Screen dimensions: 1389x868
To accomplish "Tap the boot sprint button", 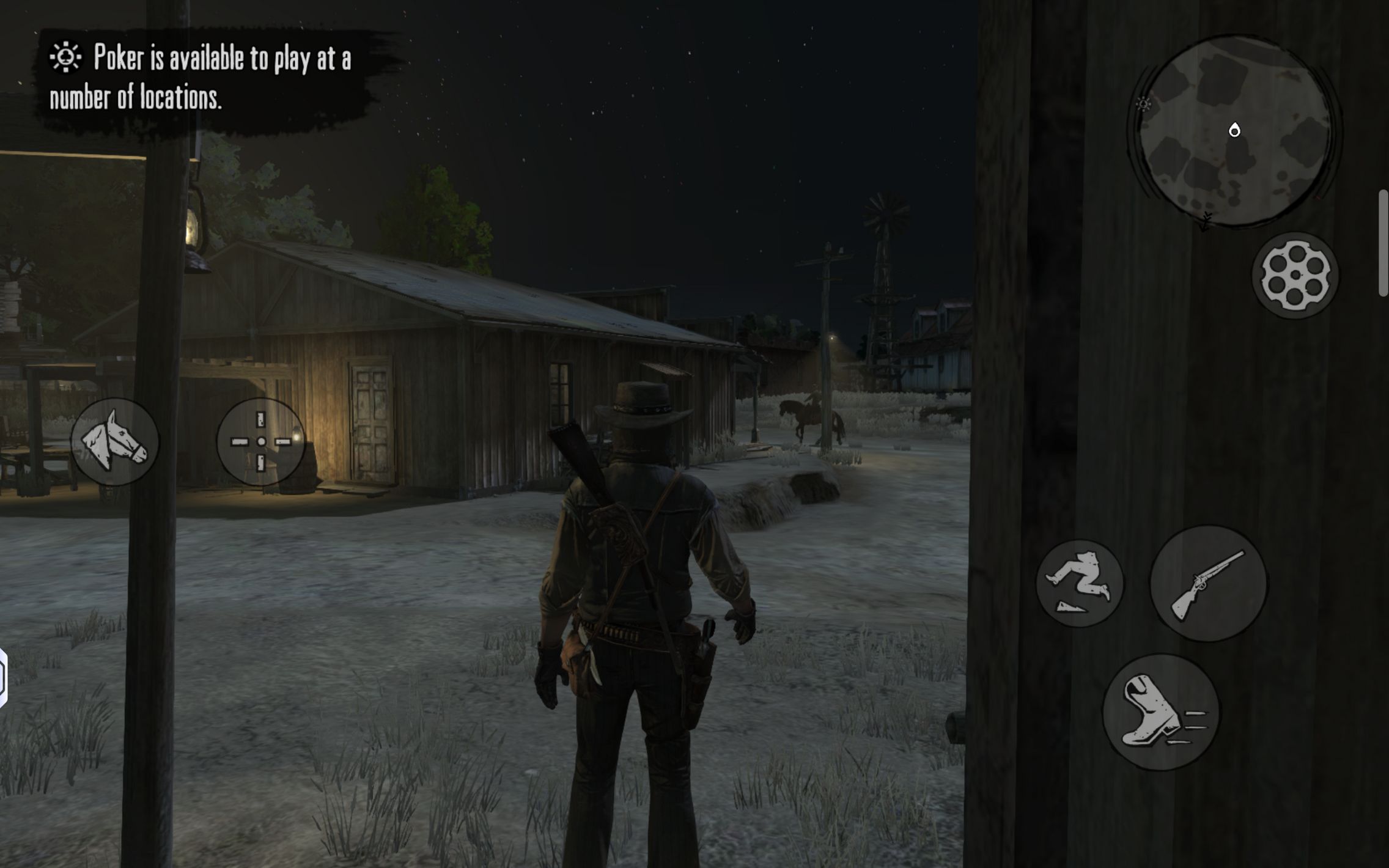I will point(1160,712).
